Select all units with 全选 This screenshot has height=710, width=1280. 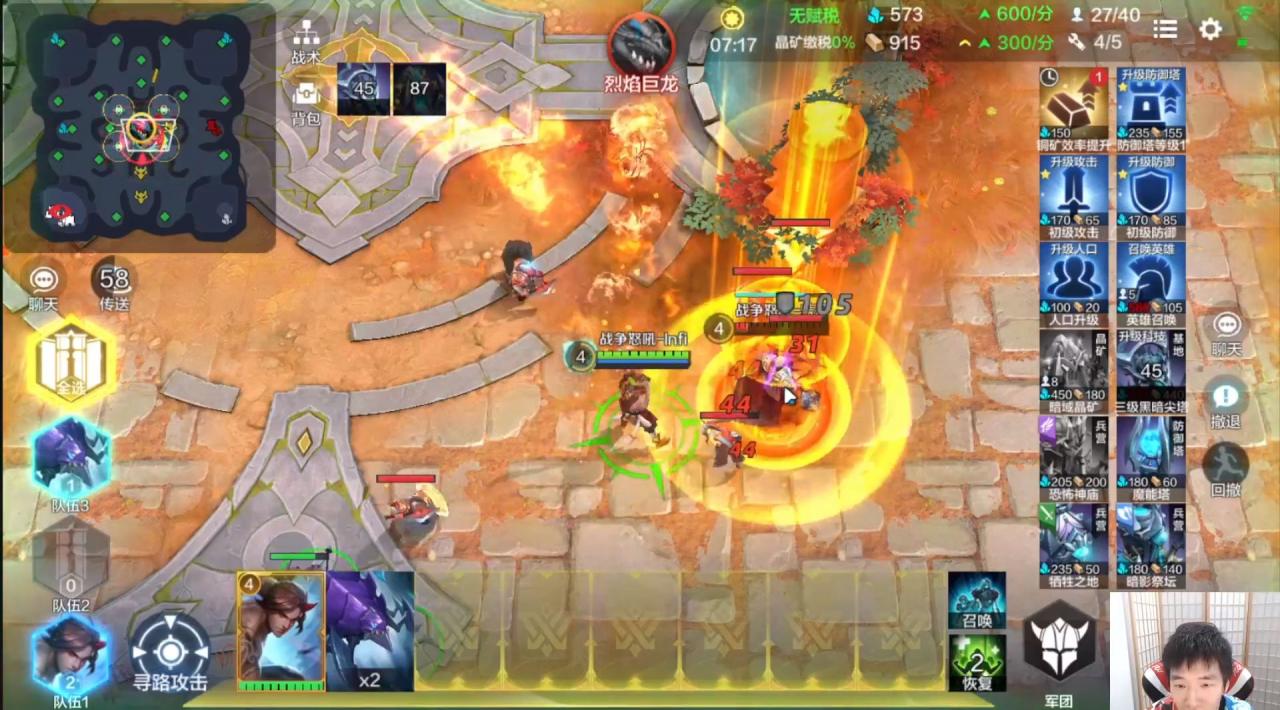pos(71,362)
